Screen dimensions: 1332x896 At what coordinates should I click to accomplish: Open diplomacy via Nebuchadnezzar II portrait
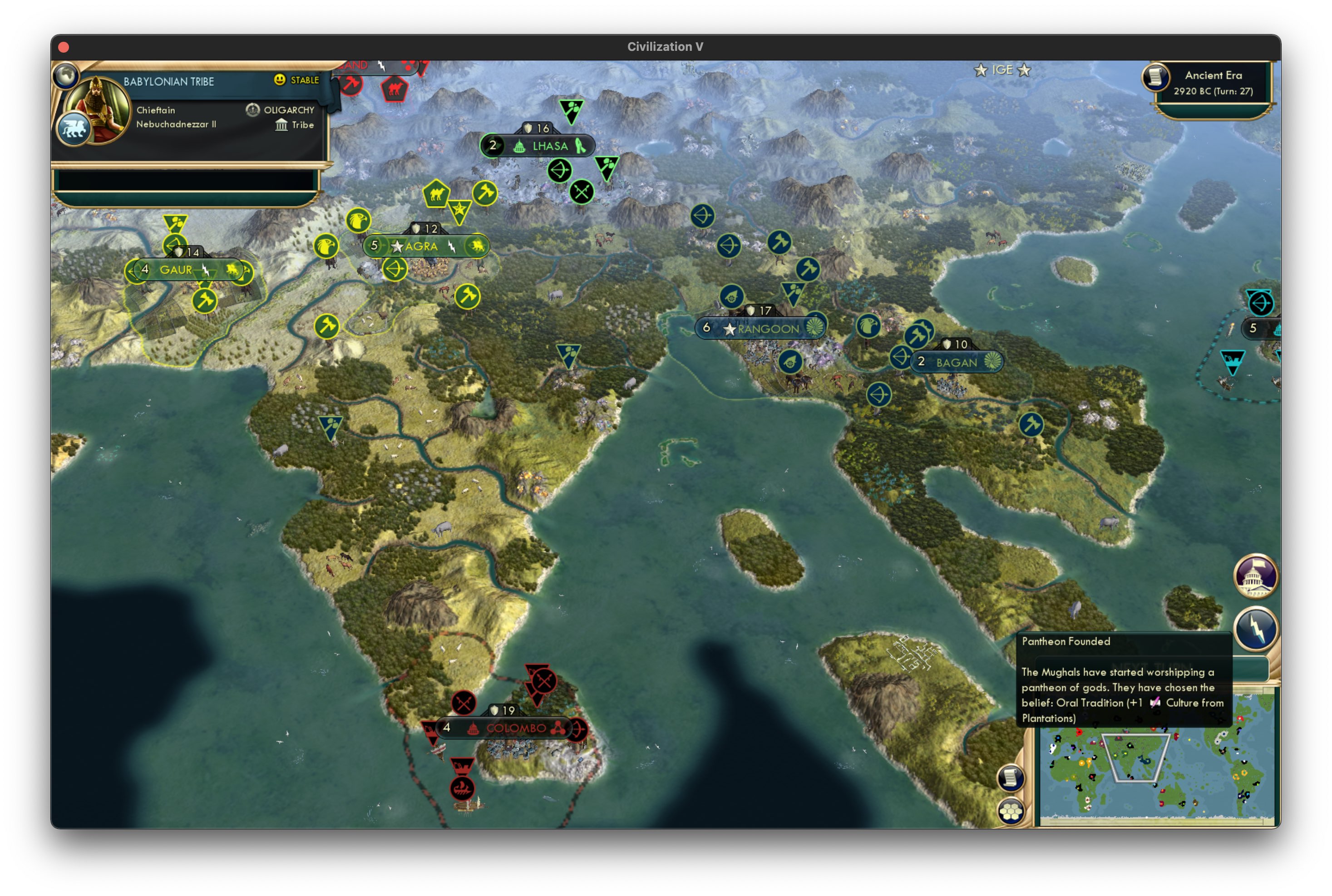(x=100, y=103)
